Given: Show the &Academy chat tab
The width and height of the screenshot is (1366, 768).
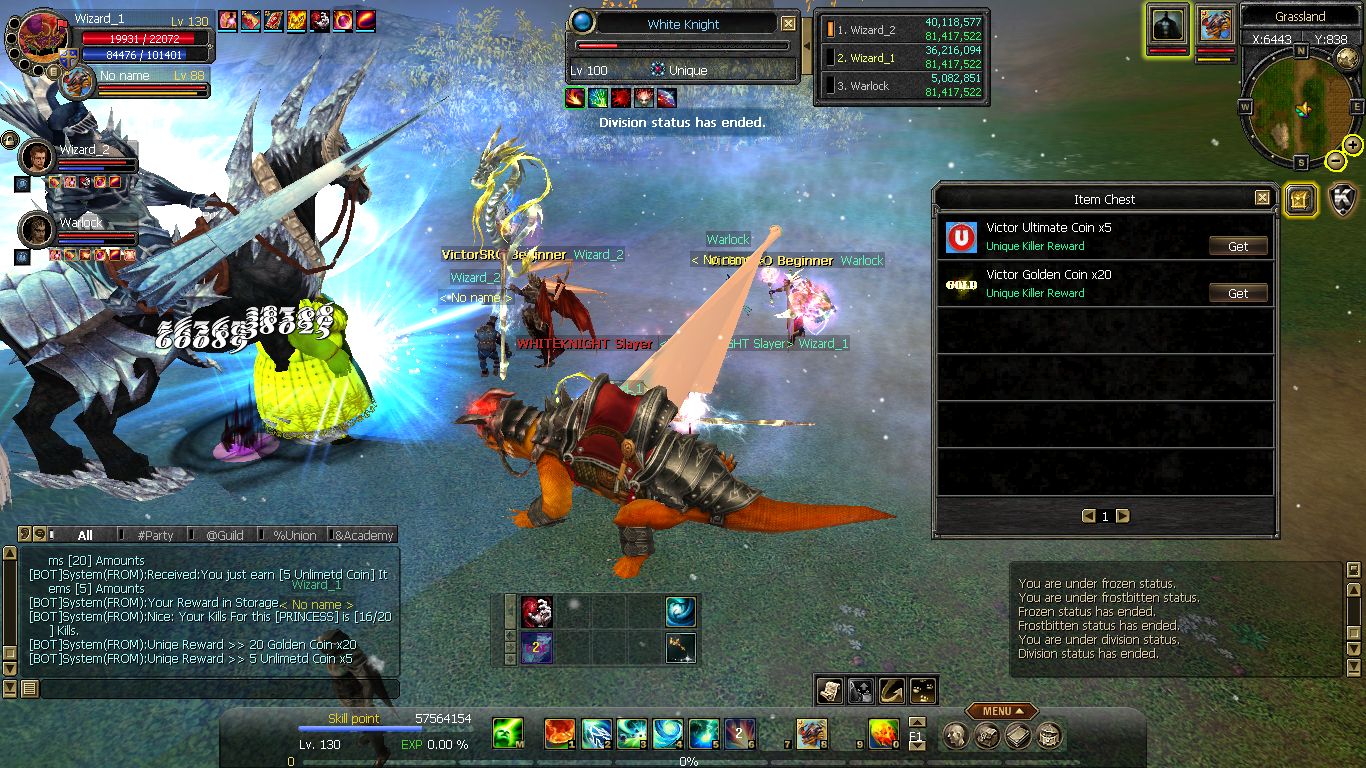Looking at the screenshot, I should pos(364,535).
